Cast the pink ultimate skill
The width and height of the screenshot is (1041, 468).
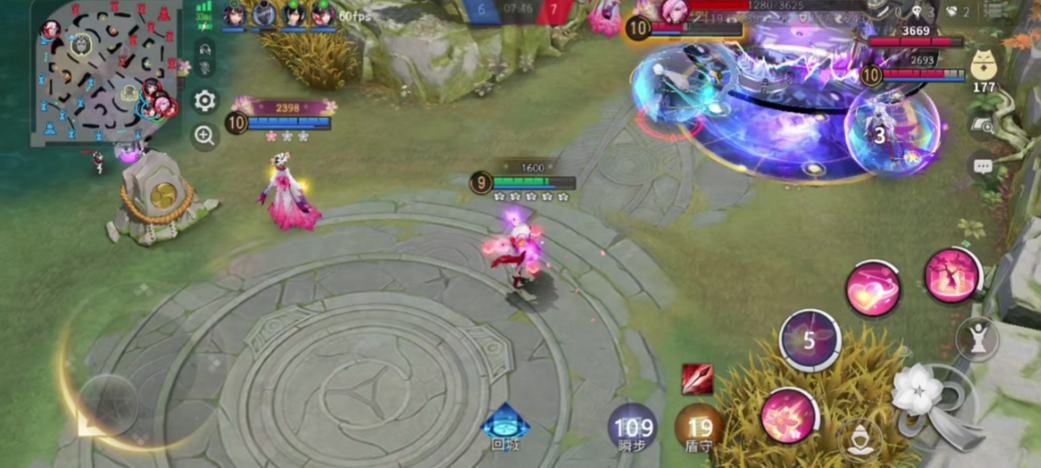(x=952, y=275)
